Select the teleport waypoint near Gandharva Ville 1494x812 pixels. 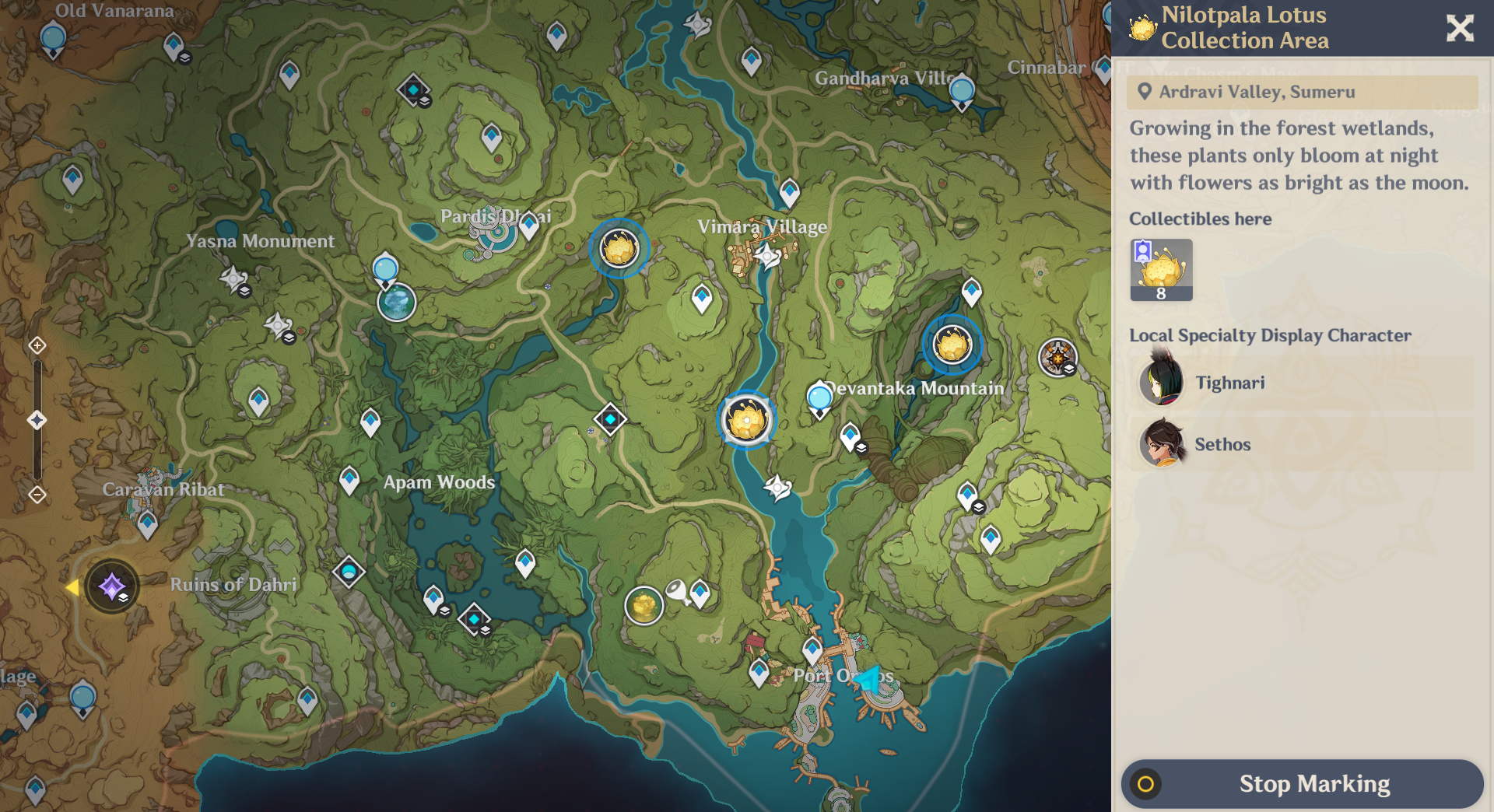[x=961, y=91]
